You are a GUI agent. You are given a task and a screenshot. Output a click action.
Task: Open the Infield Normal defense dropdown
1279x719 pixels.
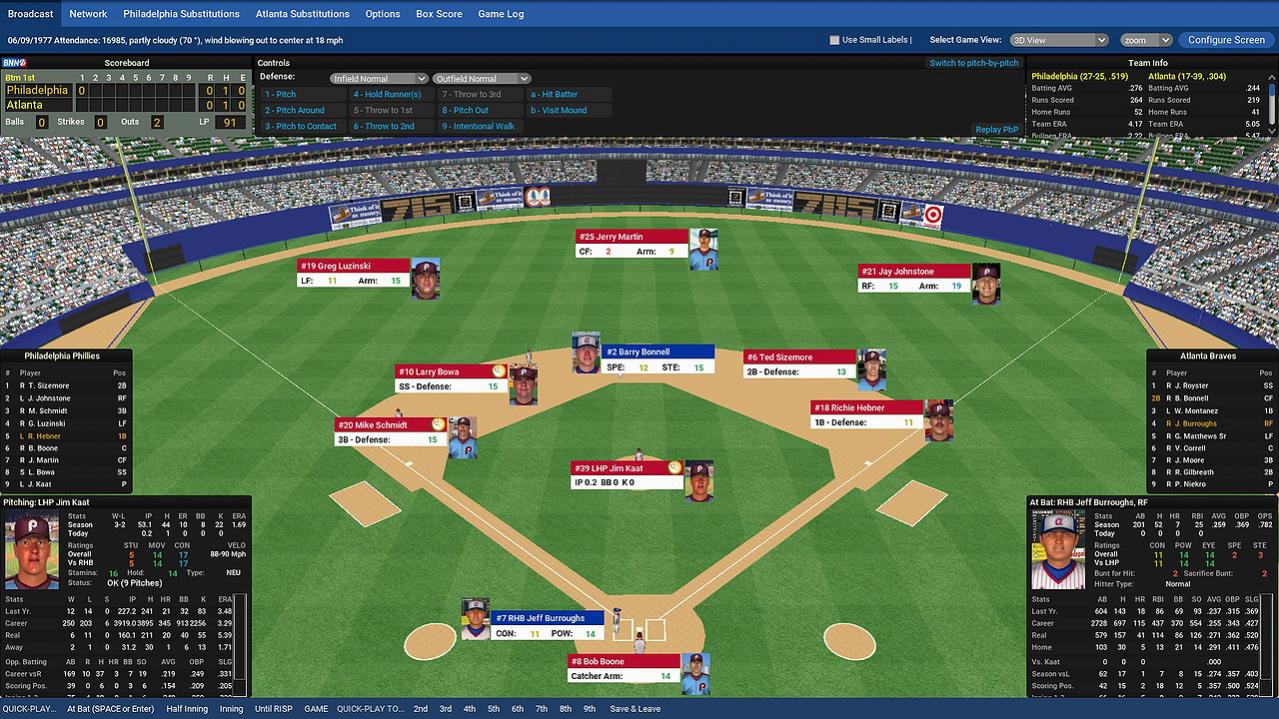[x=379, y=79]
